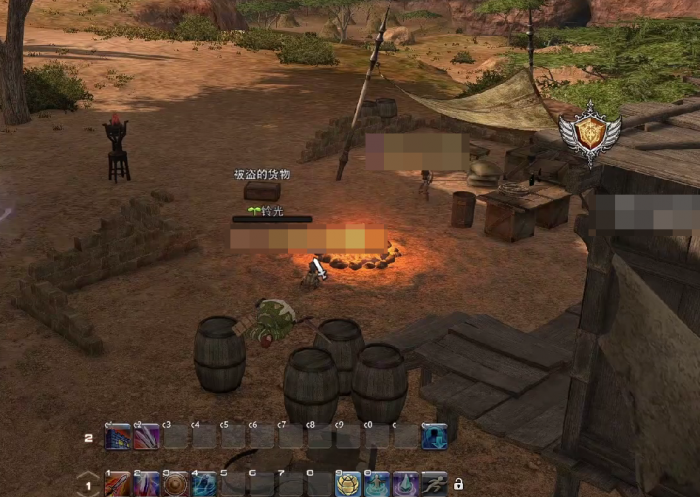Use the teal standing-figure ability in slot 0
The image size is (700, 497).
(x=376, y=484)
